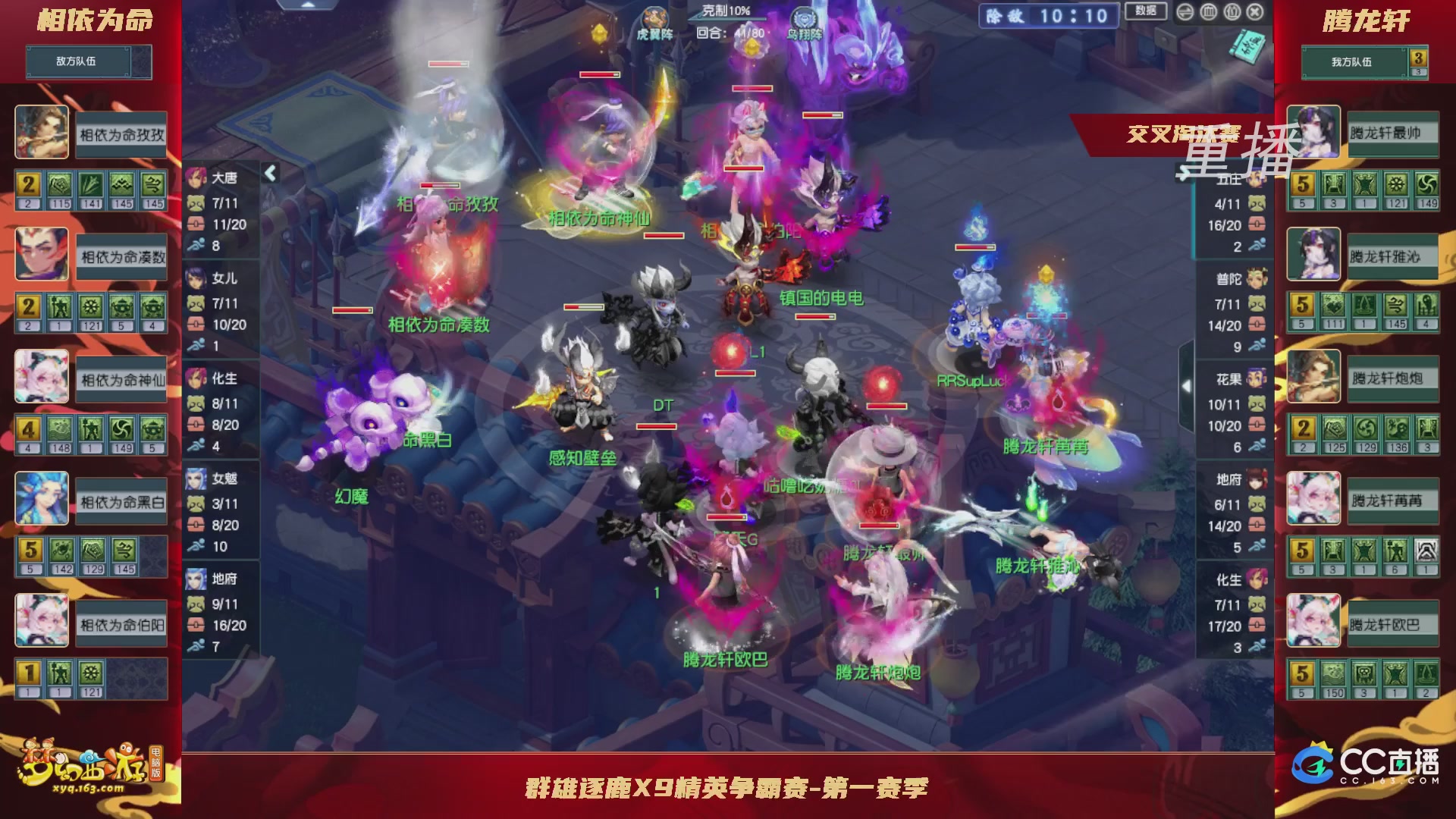Toggle the round gear button near the timer
The image size is (1456, 819).
[x=1234, y=13]
